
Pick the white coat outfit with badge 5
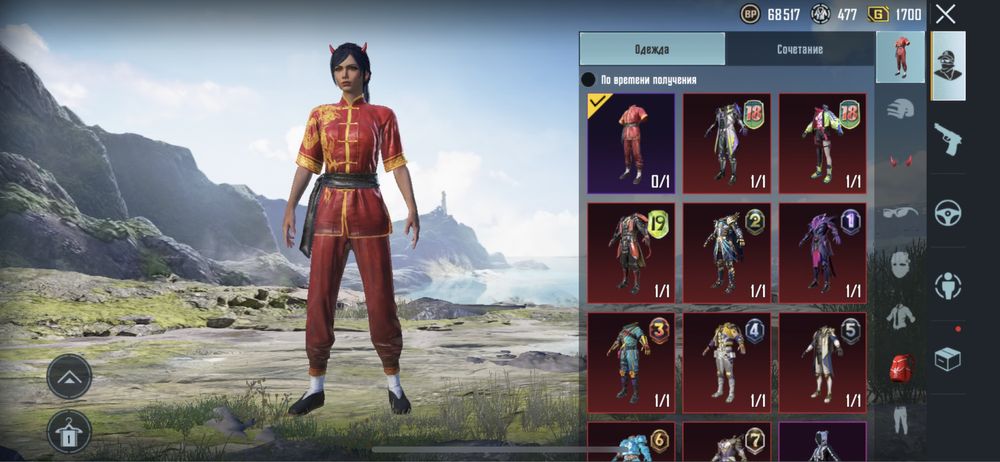(x=822, y=362)
